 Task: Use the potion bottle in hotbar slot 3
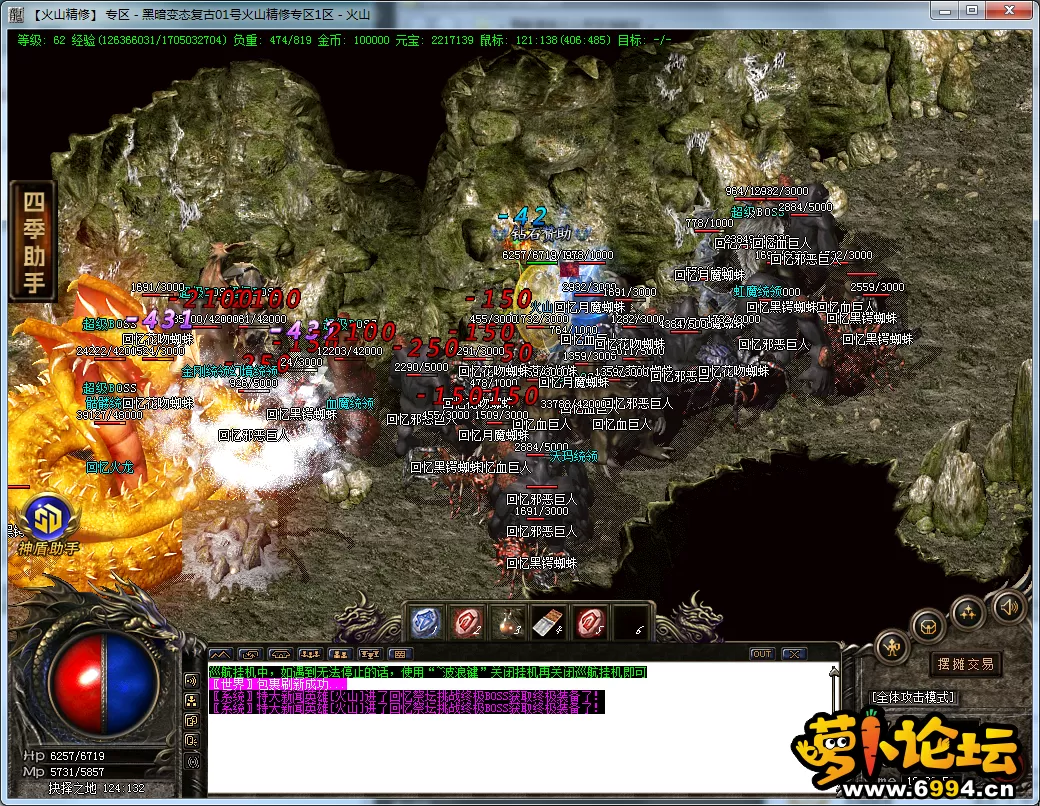[x=506, y=622]
